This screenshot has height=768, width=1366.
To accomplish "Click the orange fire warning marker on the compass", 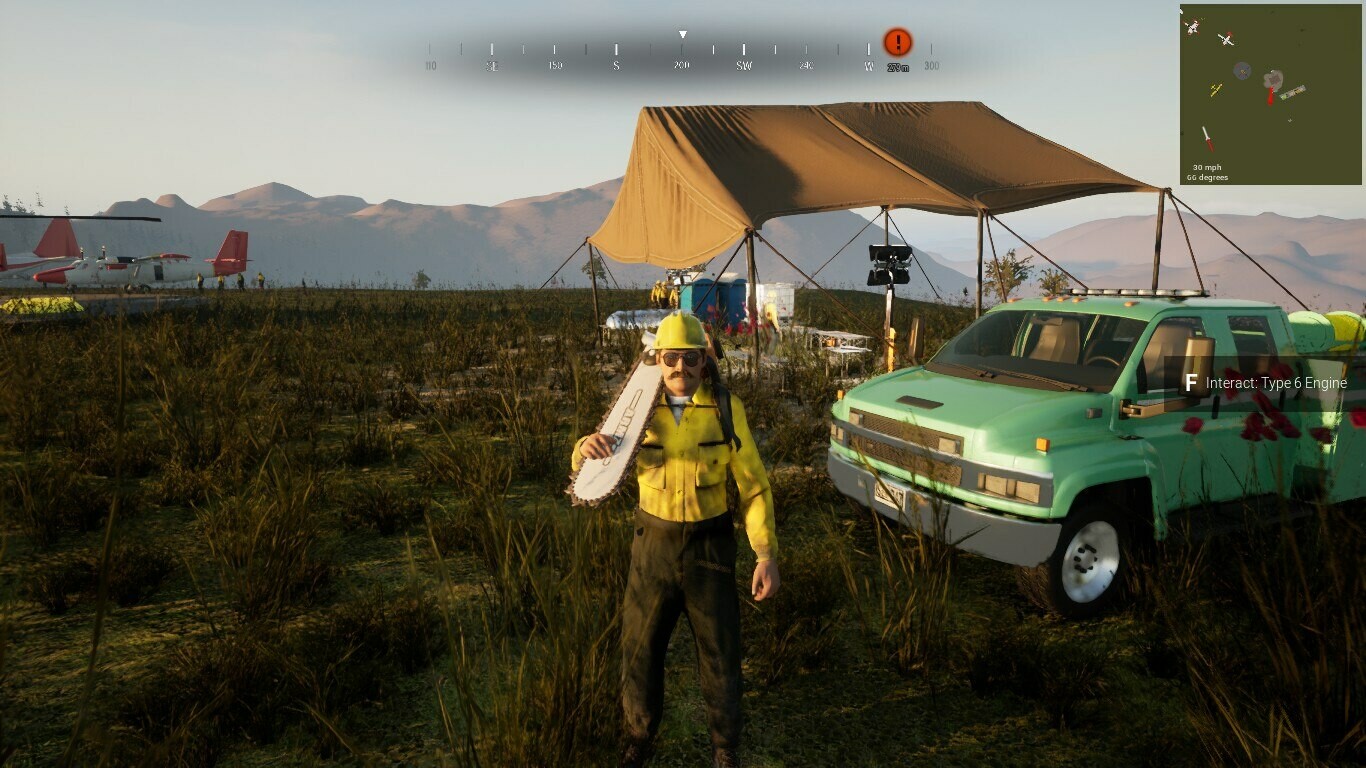I will pyautogui.click(x=896, y=43).
